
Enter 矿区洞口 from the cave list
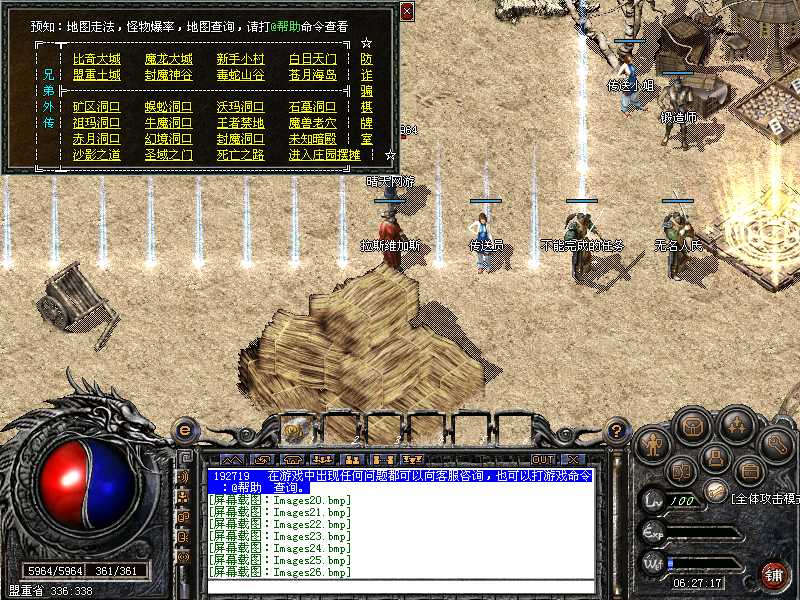(96, 107)
